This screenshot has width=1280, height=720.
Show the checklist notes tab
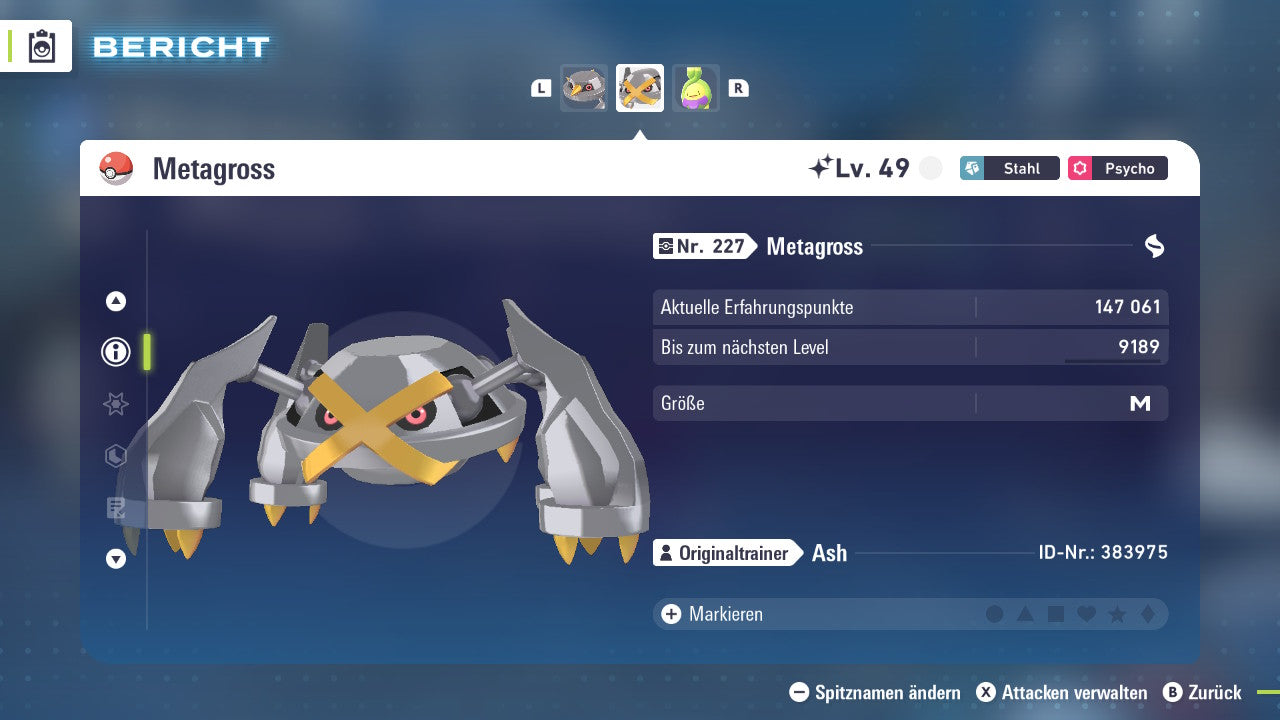116,508
